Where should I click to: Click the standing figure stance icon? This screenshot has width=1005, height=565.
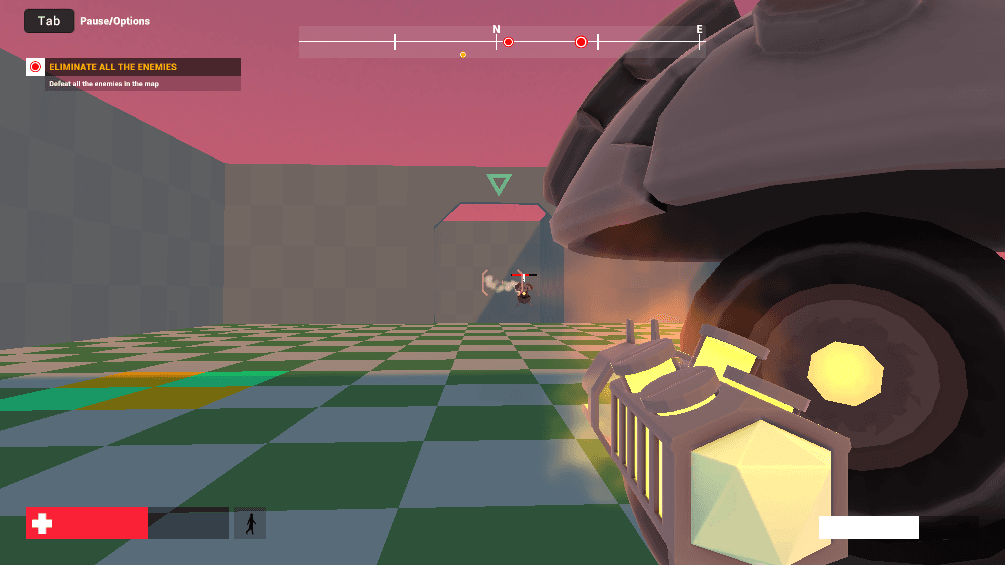pyautogui.click(x=250, y=523)
